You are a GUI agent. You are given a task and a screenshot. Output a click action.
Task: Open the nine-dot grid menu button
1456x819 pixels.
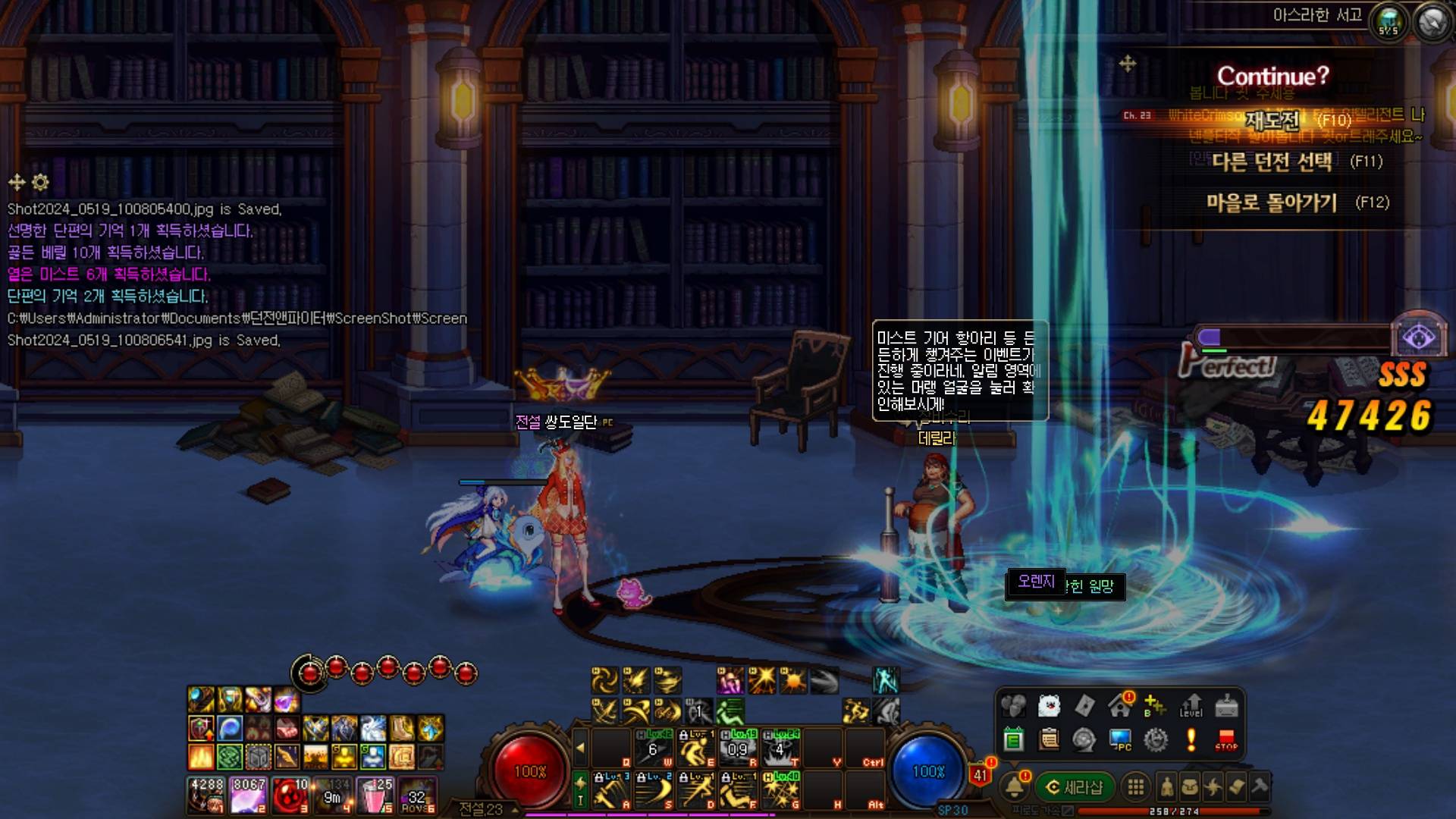coord(1135,787)
